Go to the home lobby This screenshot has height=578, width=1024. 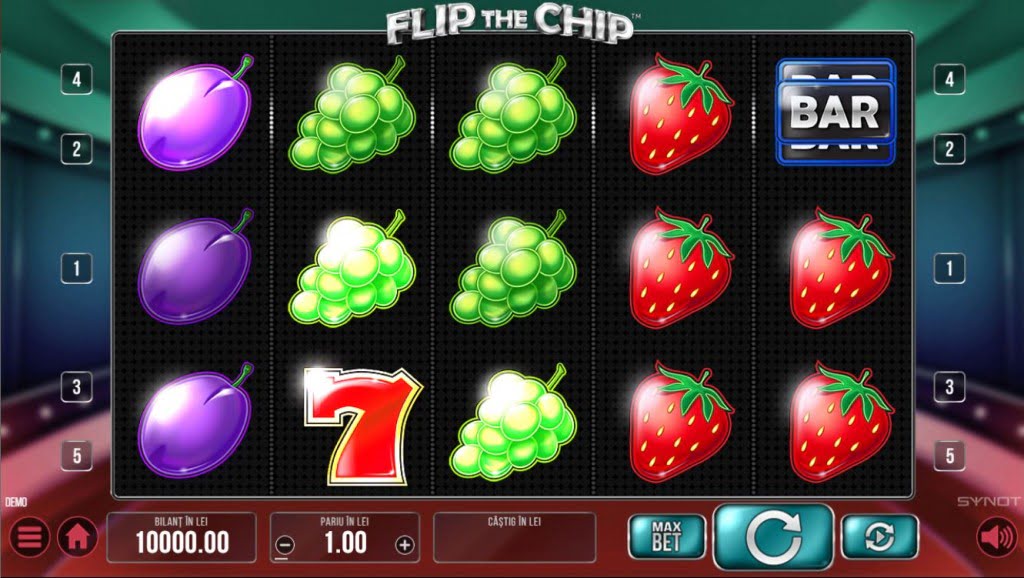coord(76,538)
